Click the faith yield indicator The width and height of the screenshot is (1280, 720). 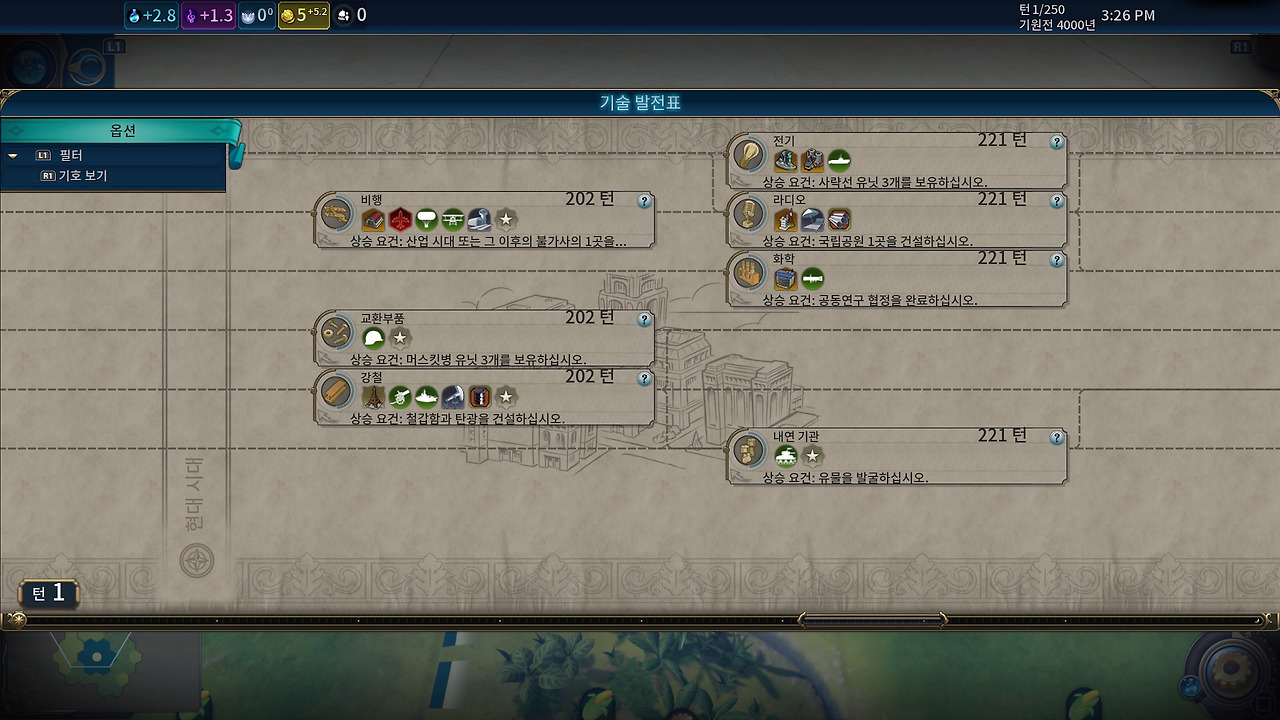pyautogui.click(x=257, y=15)
